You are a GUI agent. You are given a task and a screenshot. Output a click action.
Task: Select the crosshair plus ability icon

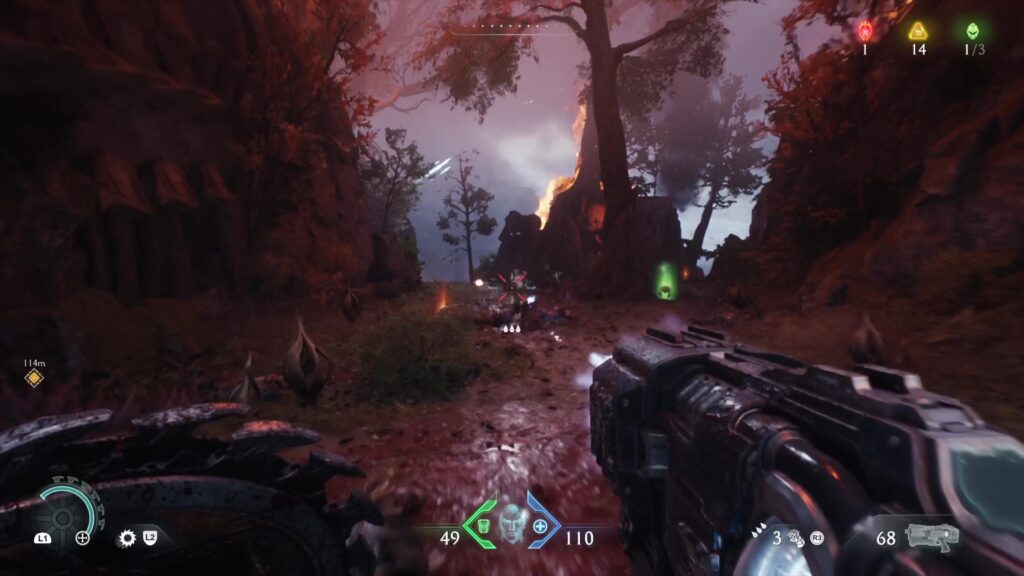[83, 538]
